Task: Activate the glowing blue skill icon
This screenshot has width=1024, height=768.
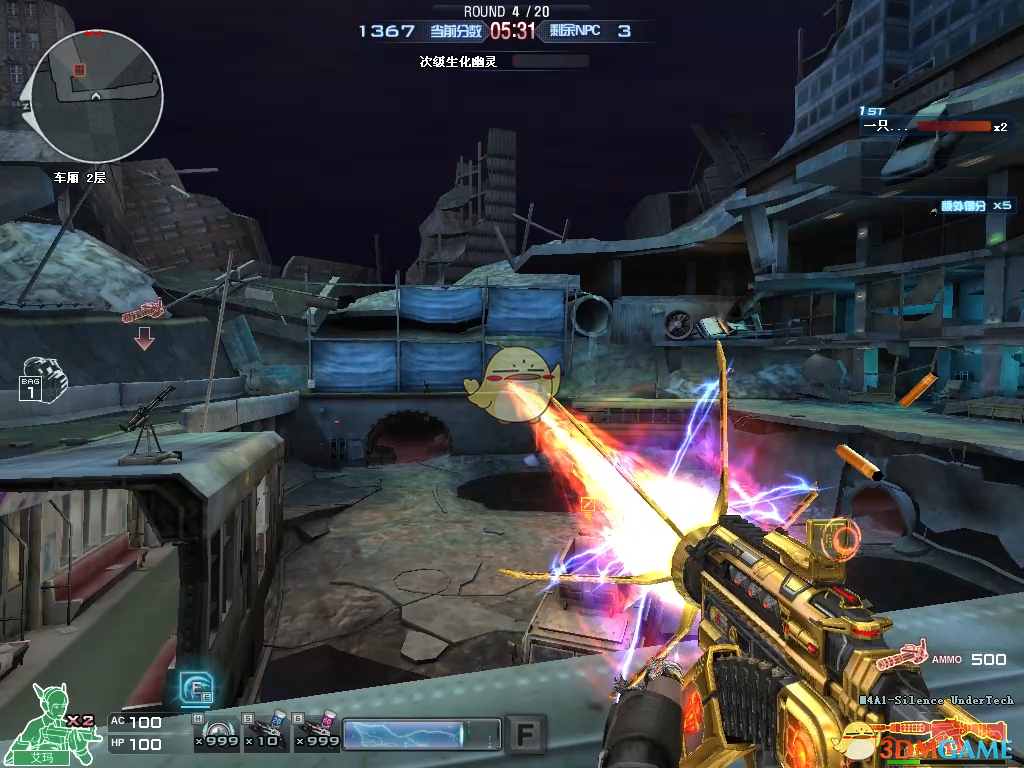Action: (x=196, y=688)
